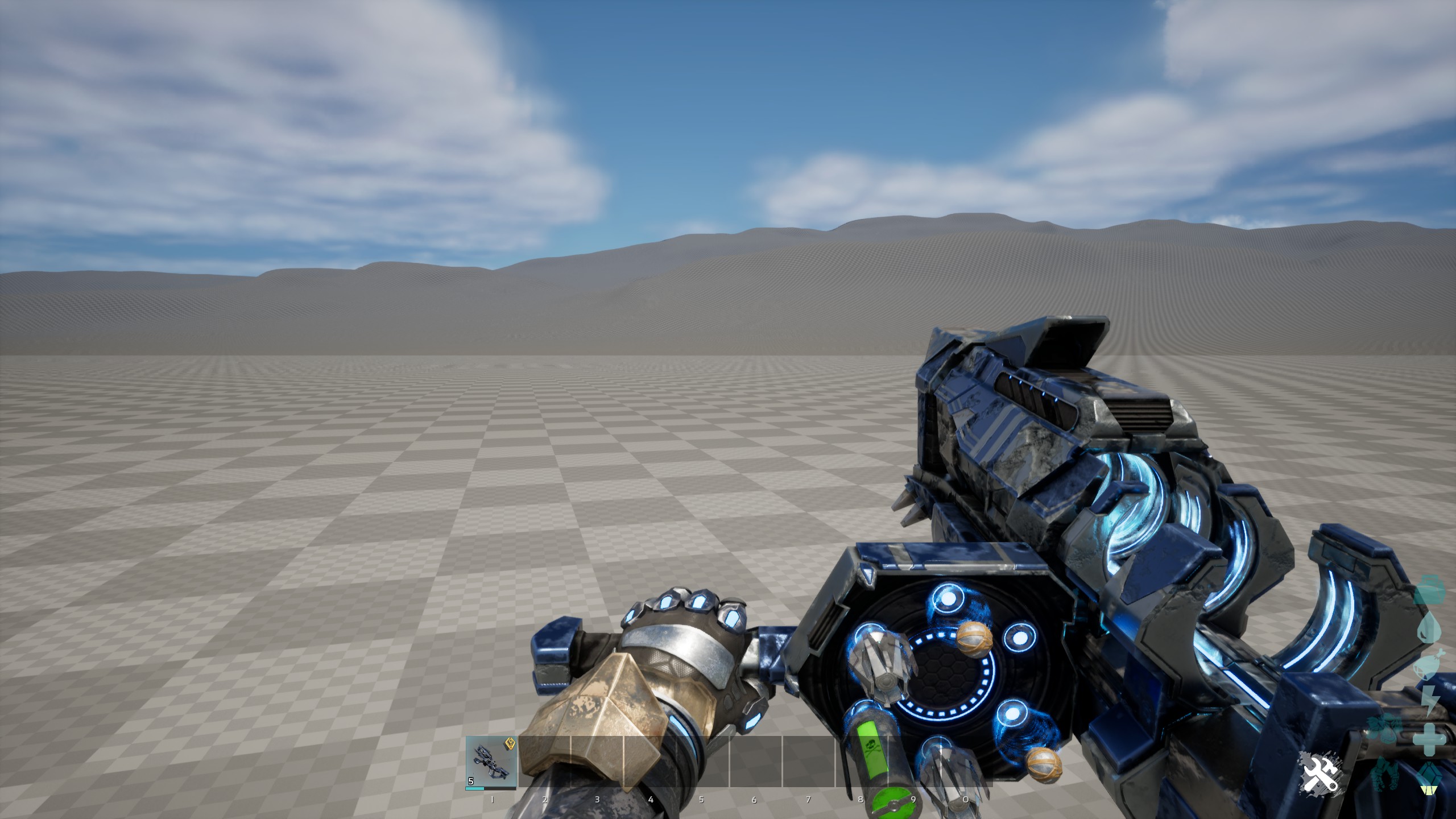The height and width of the screenshot is (819, 1456).
Task: Click the drumstick food status icon
Action: 1429,663
